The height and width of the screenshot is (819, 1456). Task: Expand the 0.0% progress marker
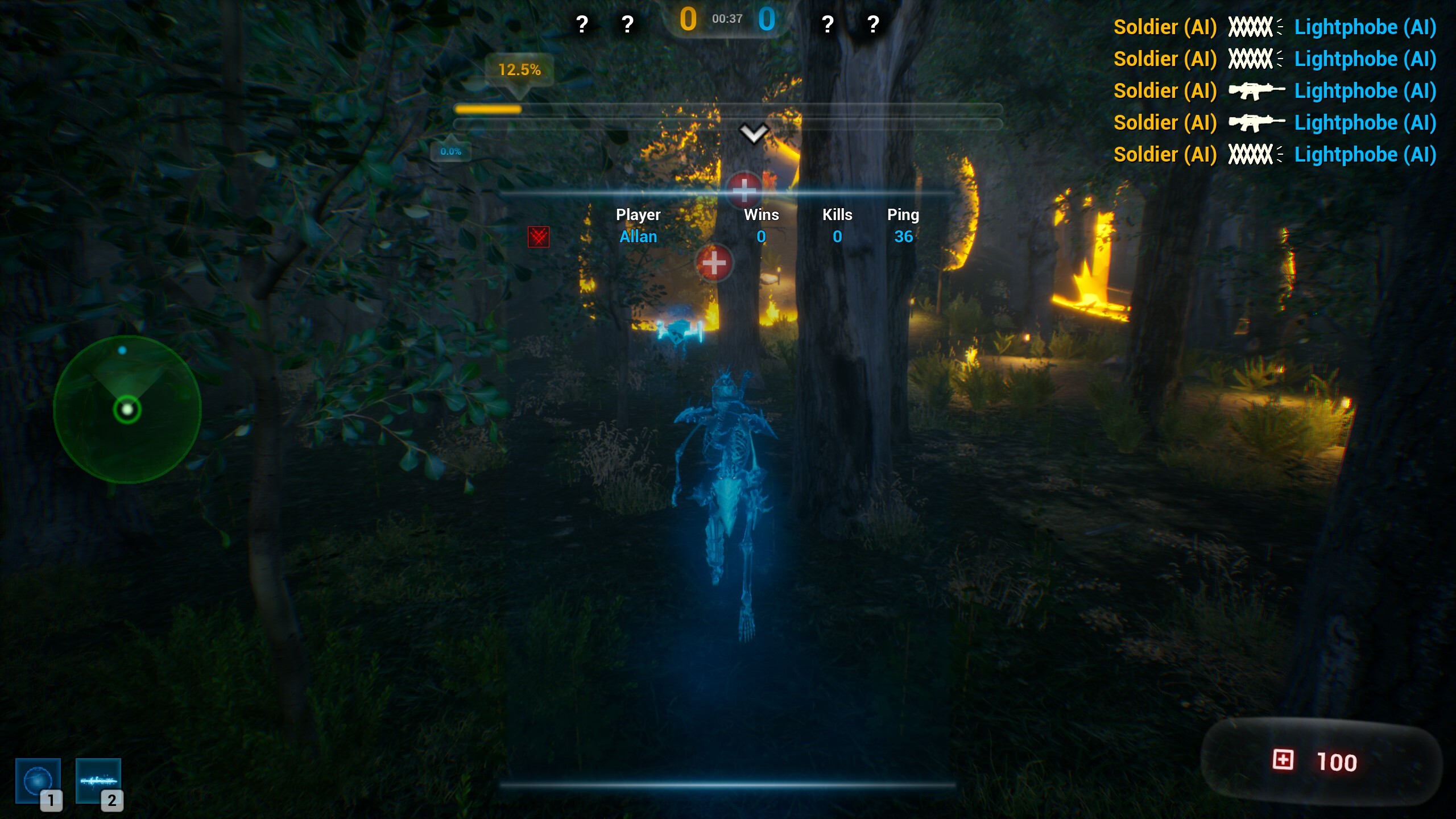(450, 151)
